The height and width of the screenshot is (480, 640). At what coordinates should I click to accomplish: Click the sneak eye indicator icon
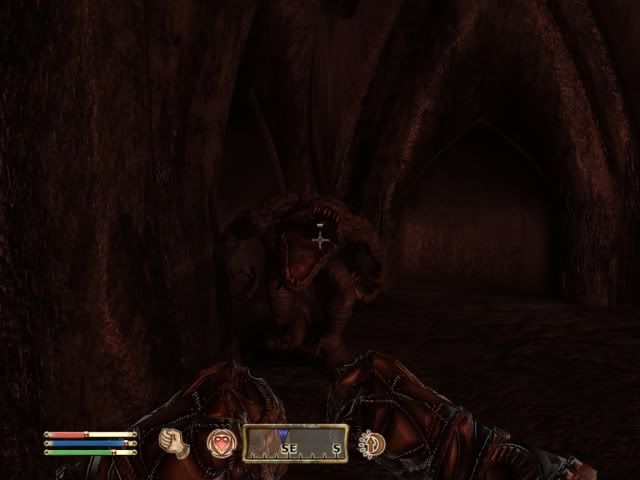pos(372,442)
